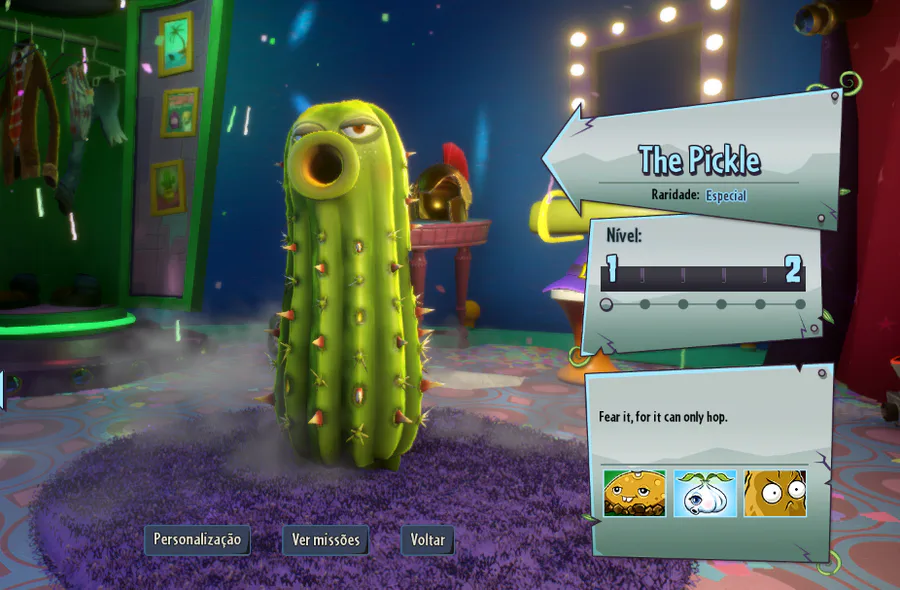The height and width of the screenshot is (590, 900).
Task: Select the orange potato ability icon
Action: [x=634, y=493]
